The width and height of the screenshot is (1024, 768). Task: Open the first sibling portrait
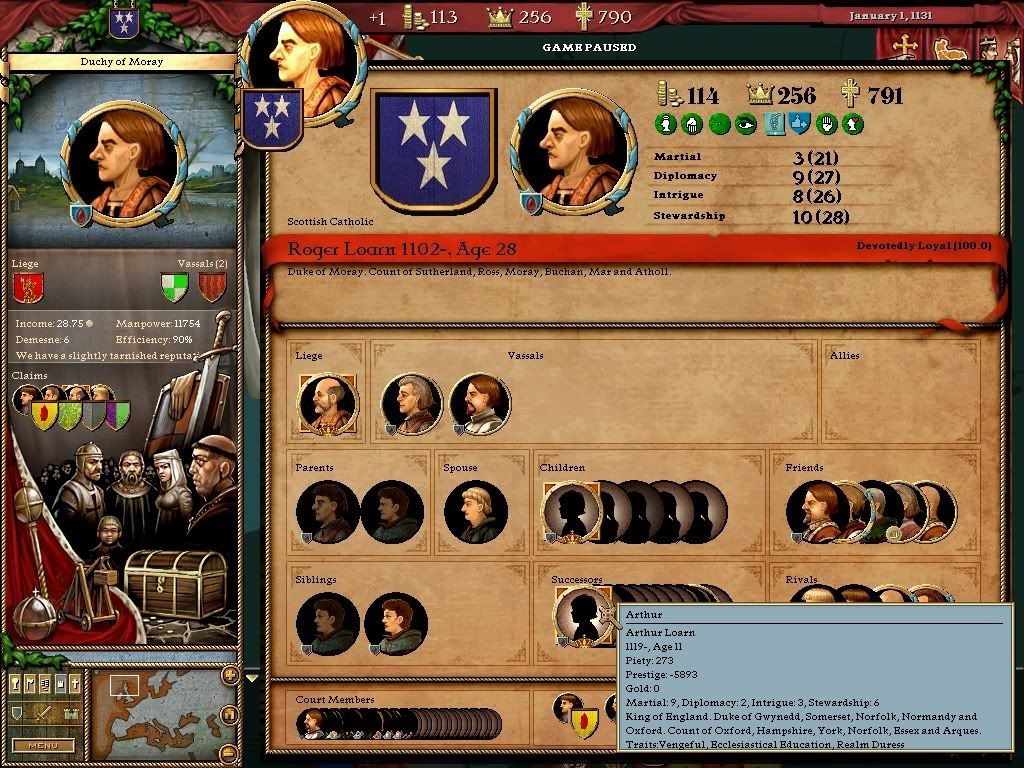[x=327, y=624]
